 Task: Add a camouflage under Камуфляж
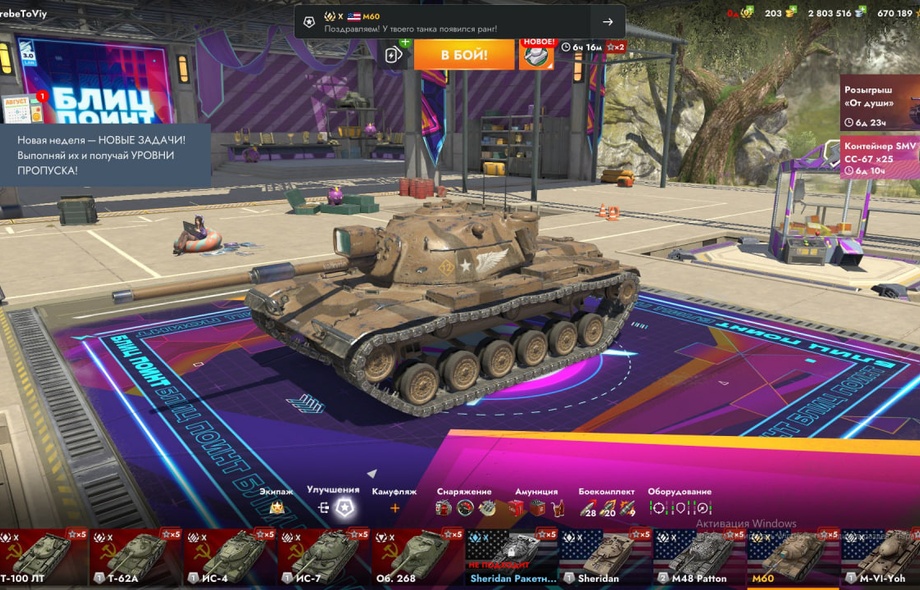[394, 508]
